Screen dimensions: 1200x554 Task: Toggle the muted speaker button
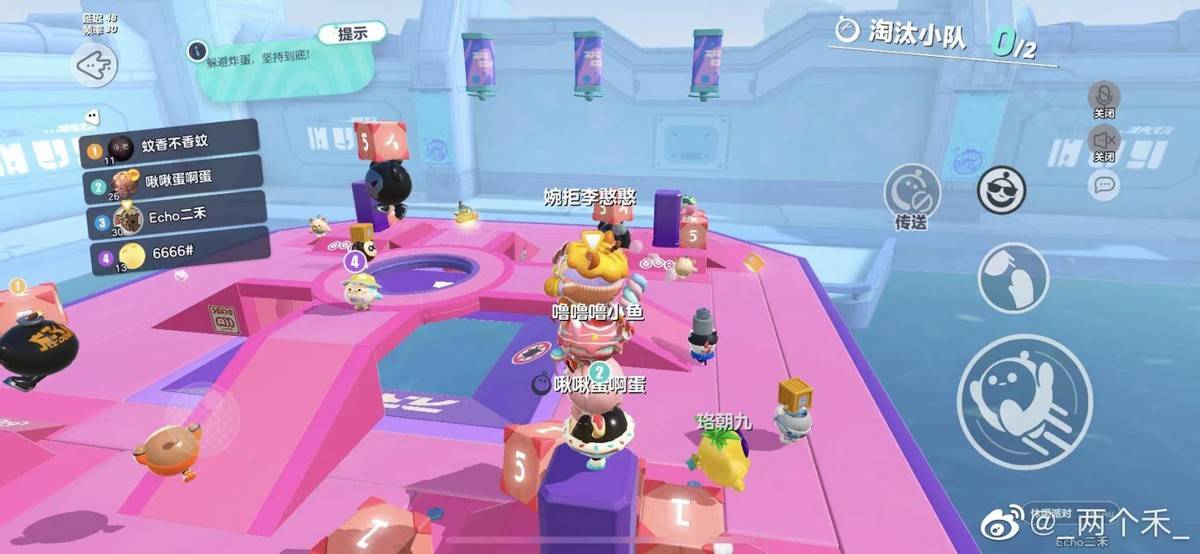pyautogui.click(x=1104, y=138)
